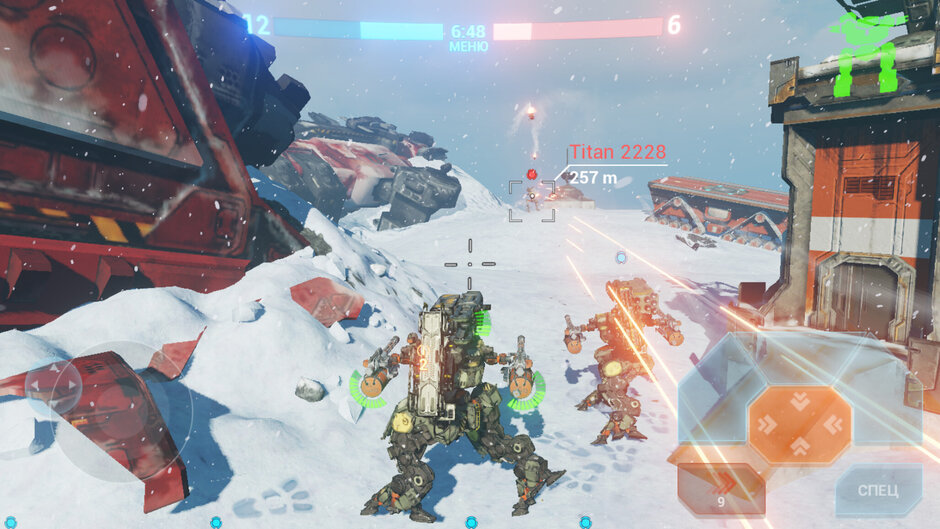Viewport: 940px width, 529px height.
Task: Open the МЕНЮ pause menu
Action: (x=468, y=46)
